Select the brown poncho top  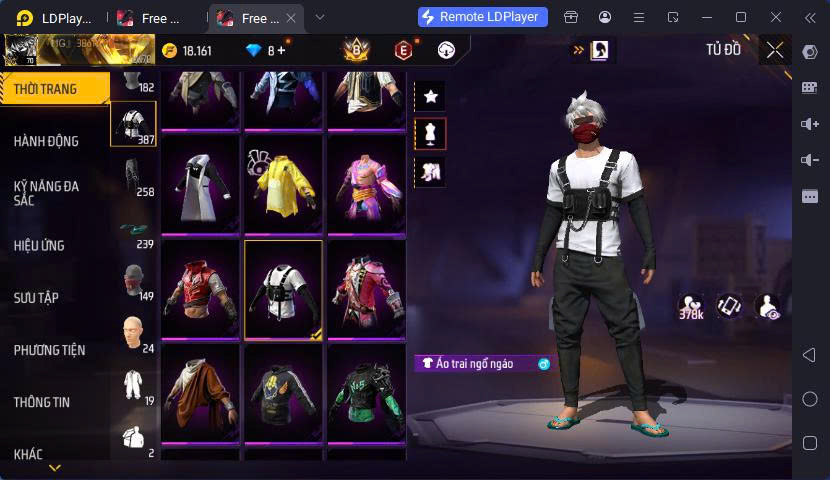point(200,393)
